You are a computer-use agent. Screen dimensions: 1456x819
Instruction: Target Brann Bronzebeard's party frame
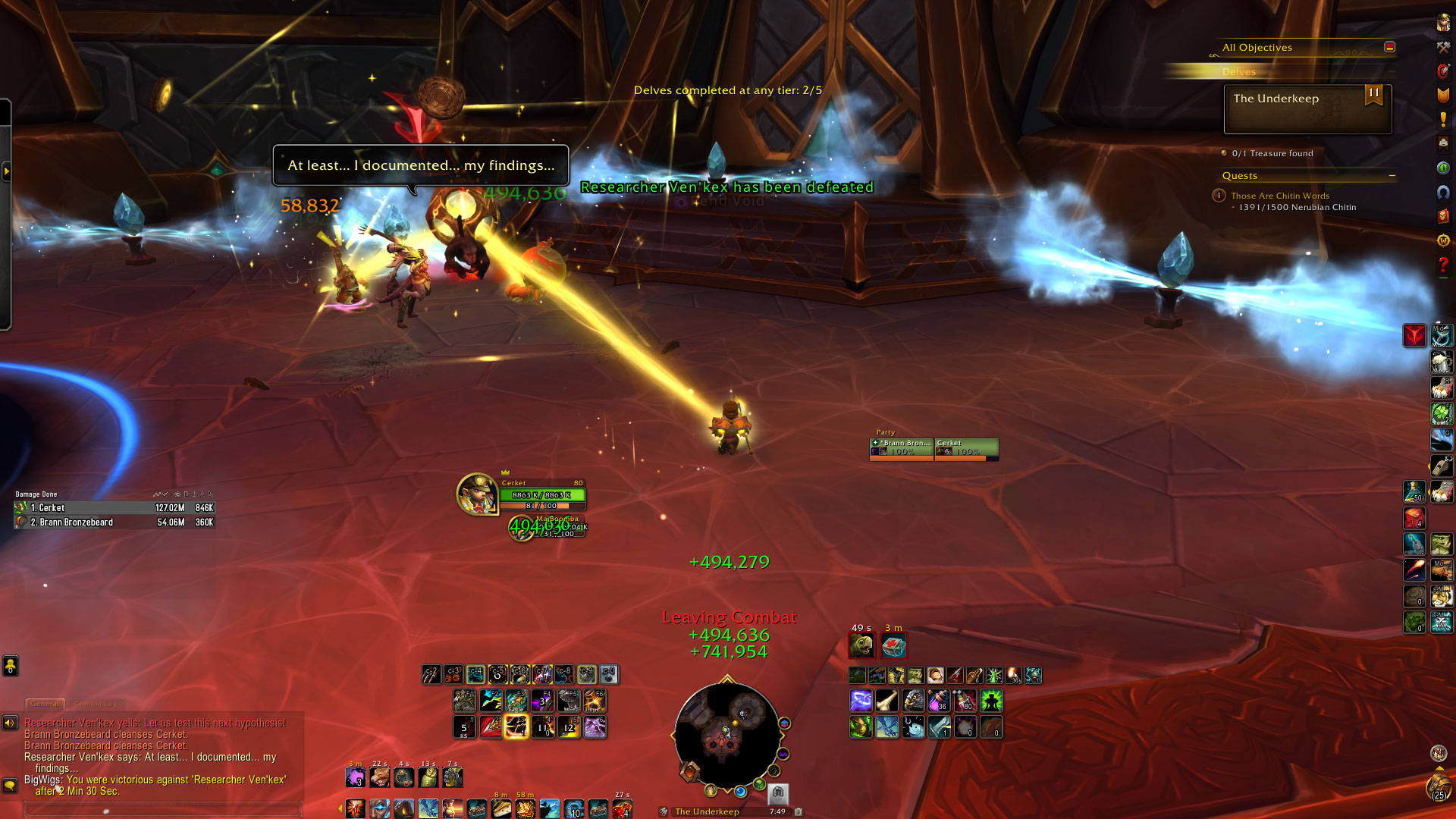(x=901, y=448)
